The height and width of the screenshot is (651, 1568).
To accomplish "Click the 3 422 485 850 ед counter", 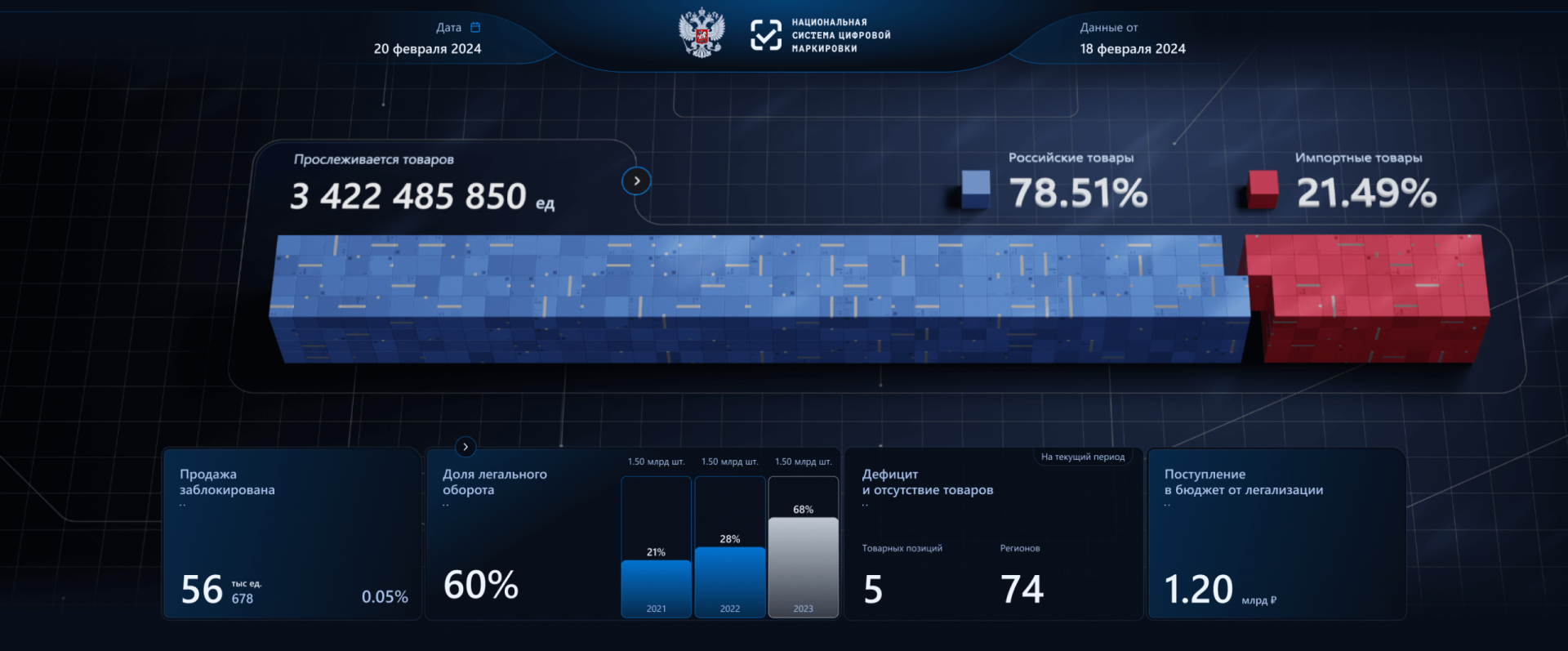I will [x=412, y=196].
